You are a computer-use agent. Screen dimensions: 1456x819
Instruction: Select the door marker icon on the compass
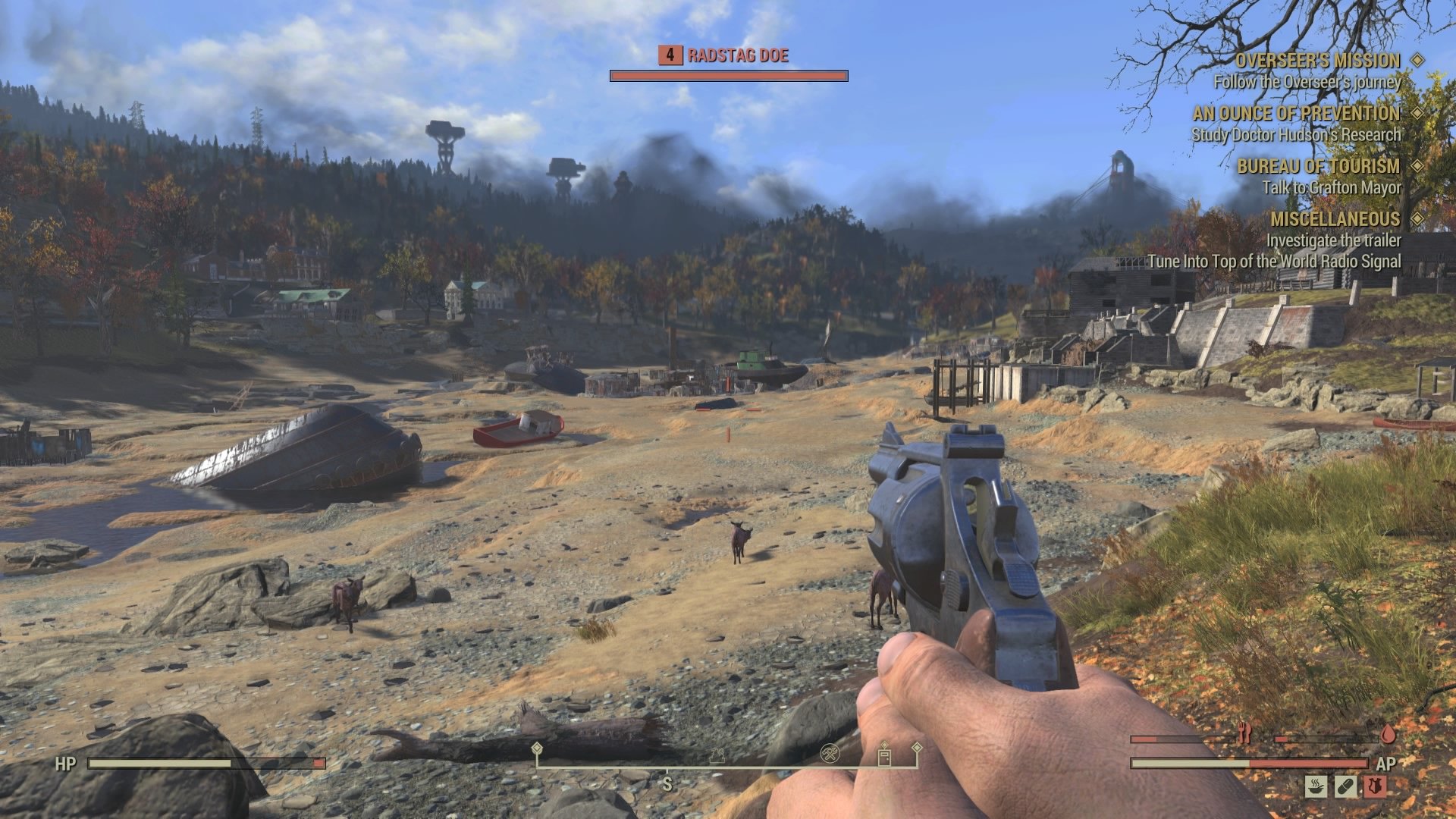[884, 758]
